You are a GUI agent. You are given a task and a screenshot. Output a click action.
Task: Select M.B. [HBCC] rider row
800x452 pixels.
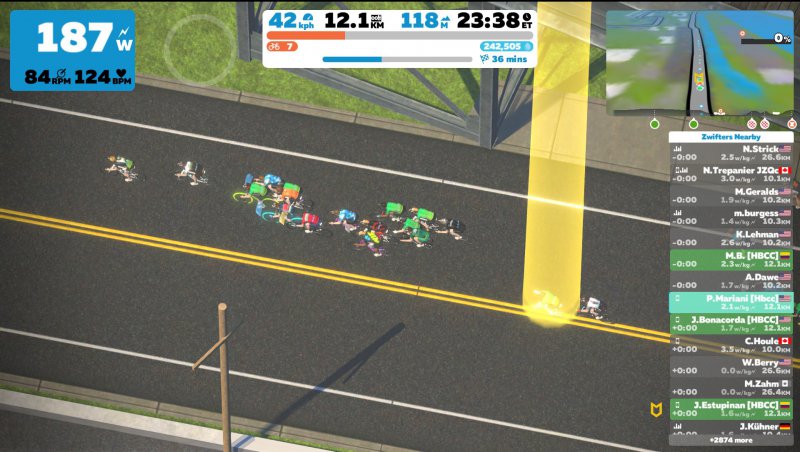point(732,259)
